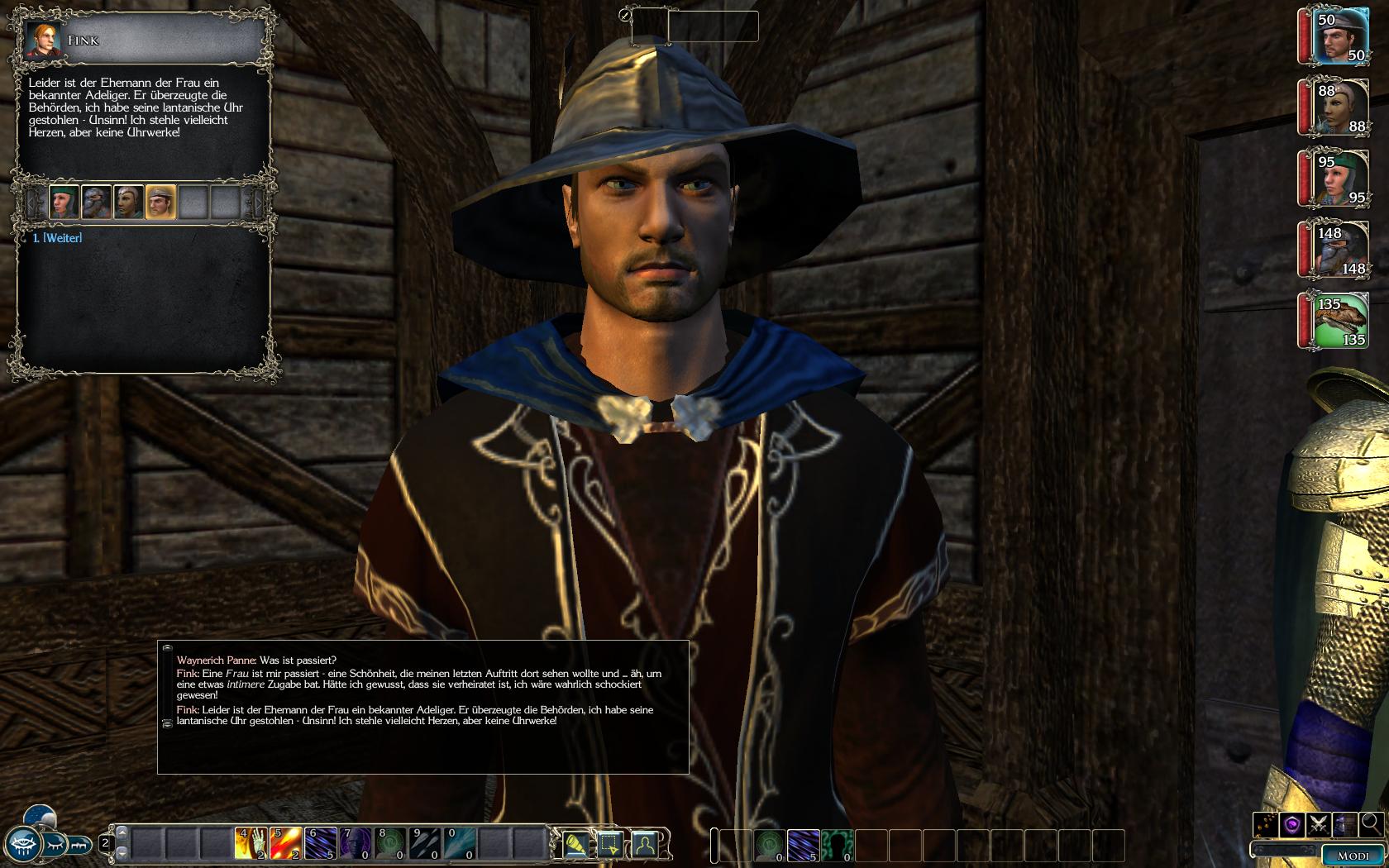Open the character silhouette icon beside the hotbar
1389x868 pixels.
[644, 844]
